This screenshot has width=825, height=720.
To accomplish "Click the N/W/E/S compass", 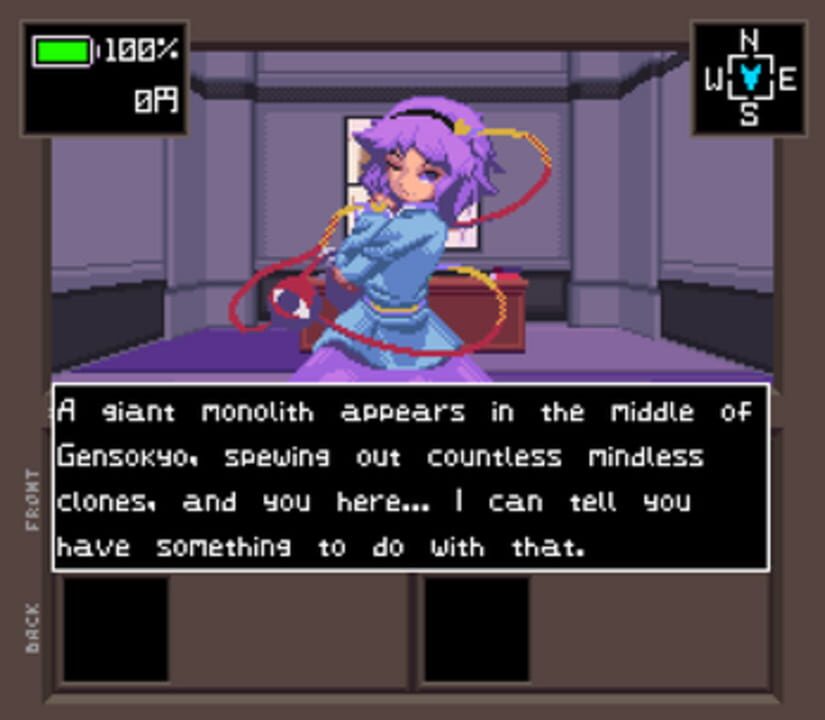I will point(749,79).
